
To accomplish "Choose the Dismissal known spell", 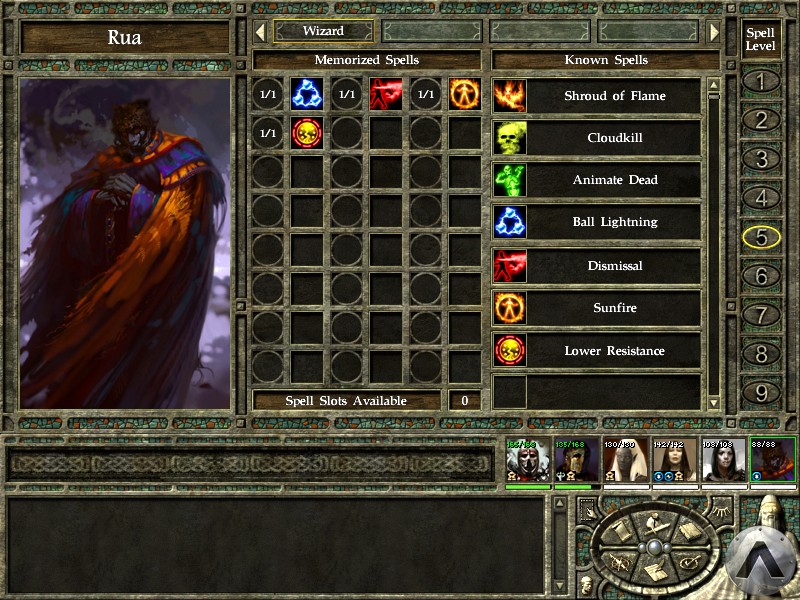I will pyautogui.click(x=614, y=266).
